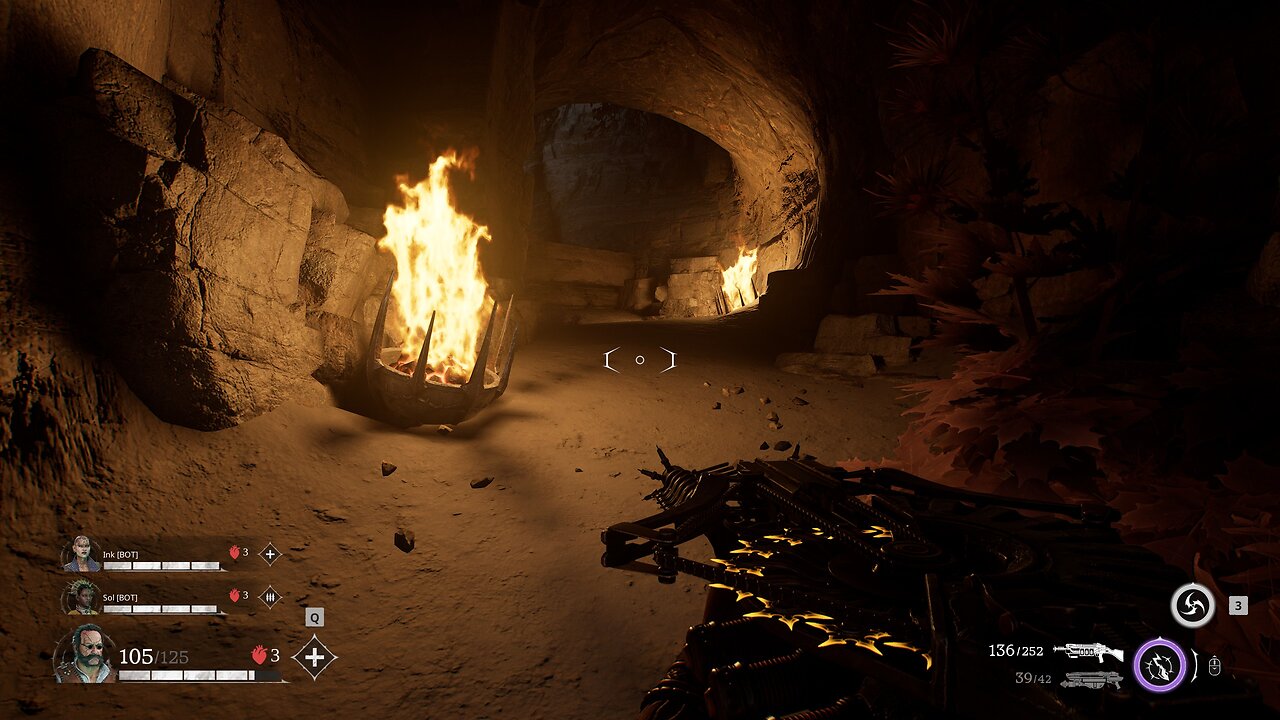Select the equipped rifle weapon icon
Viewport: 1280px width, 720px height.
point(1088,652)
